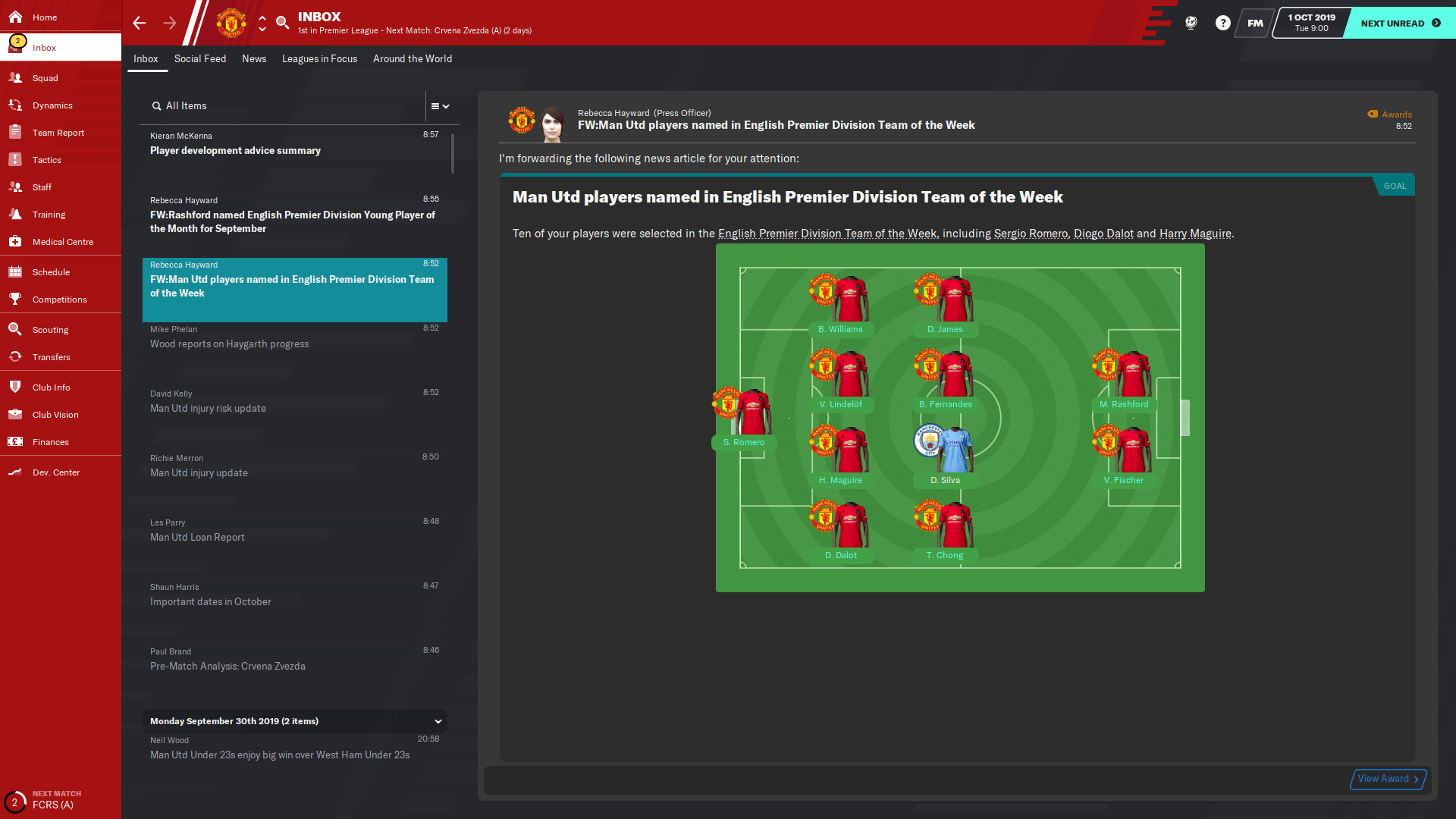Select the Mike Phelan message about Haygarth

[295, 336]
